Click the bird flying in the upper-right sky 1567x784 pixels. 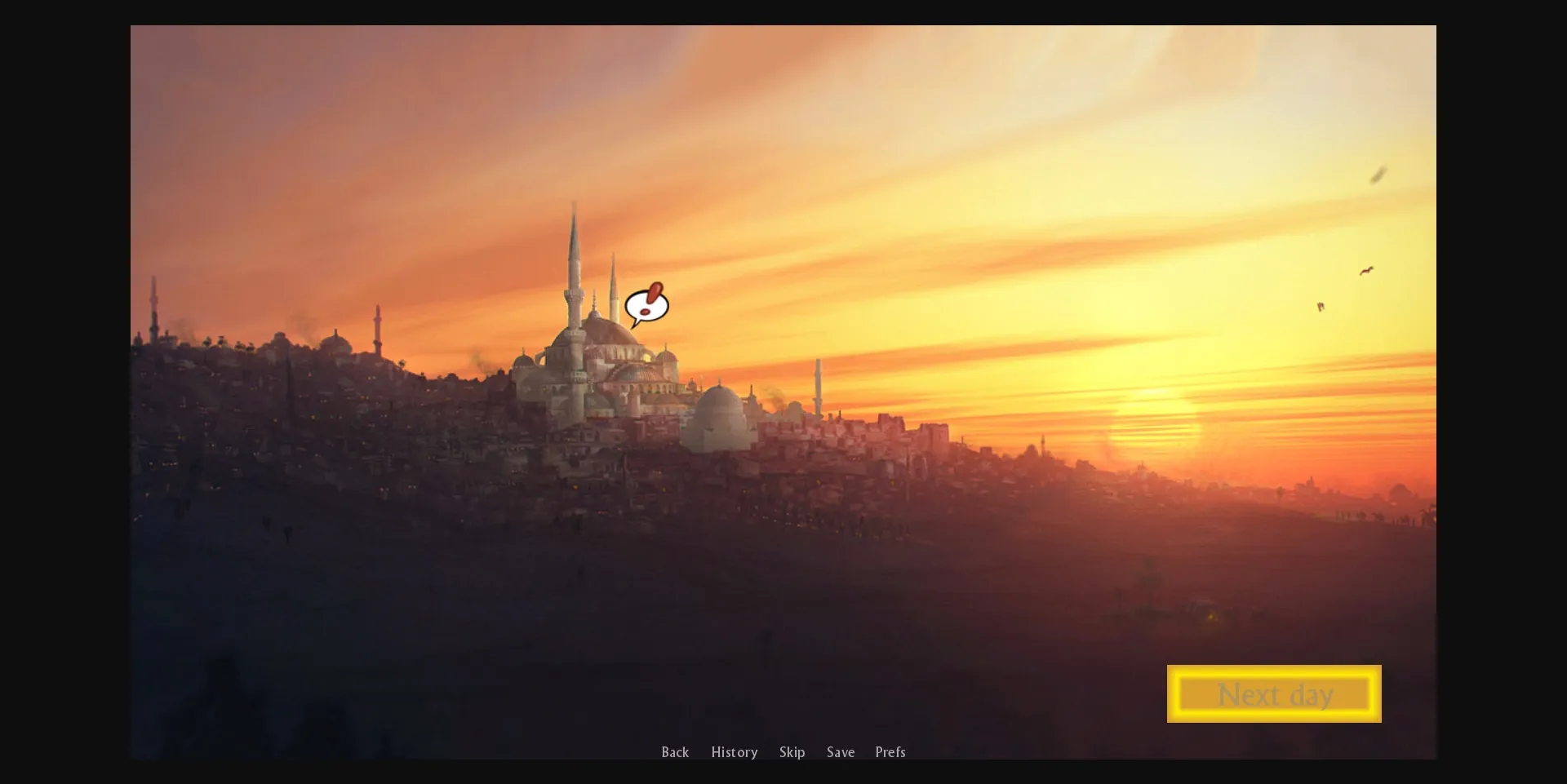point(1377,174)
